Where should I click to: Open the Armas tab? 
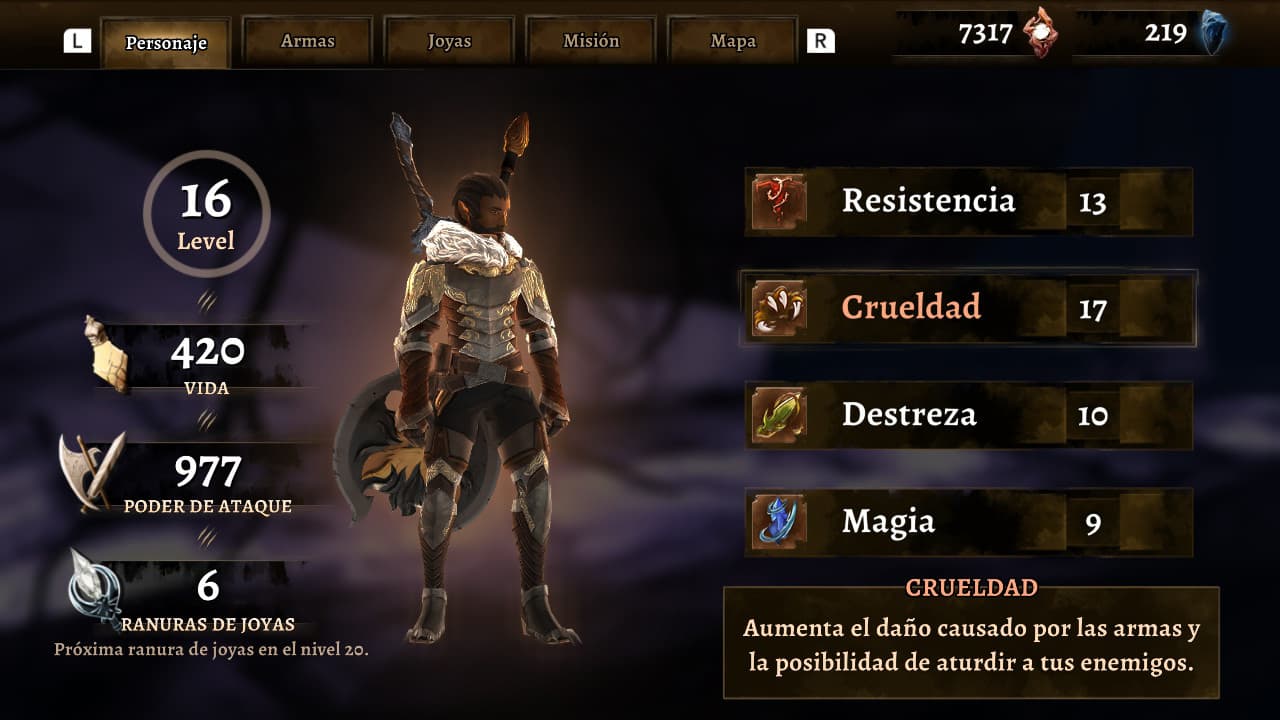click(307, 41)
